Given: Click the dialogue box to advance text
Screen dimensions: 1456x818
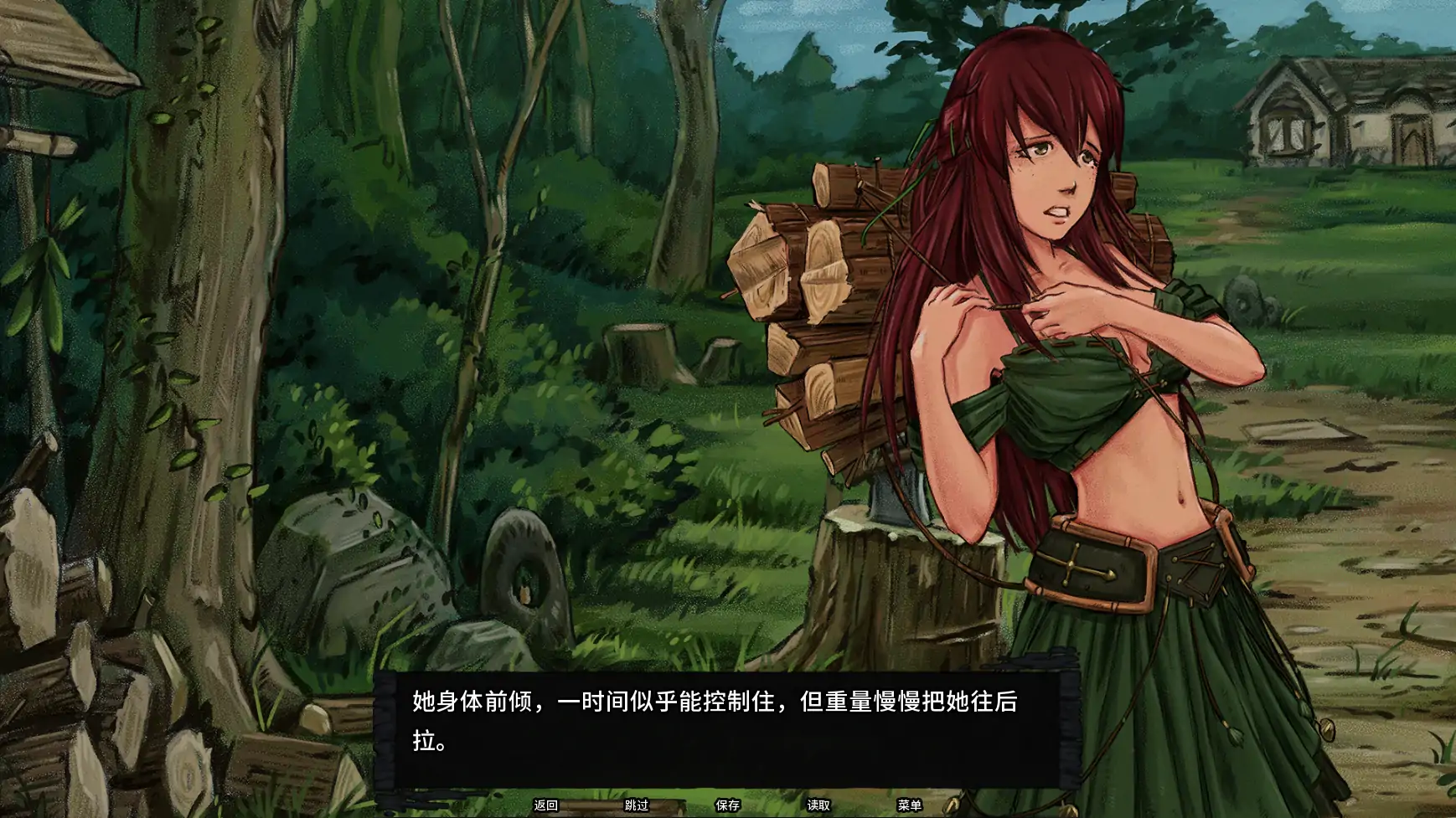Looking at the screenshot, I should pos(729,728).
